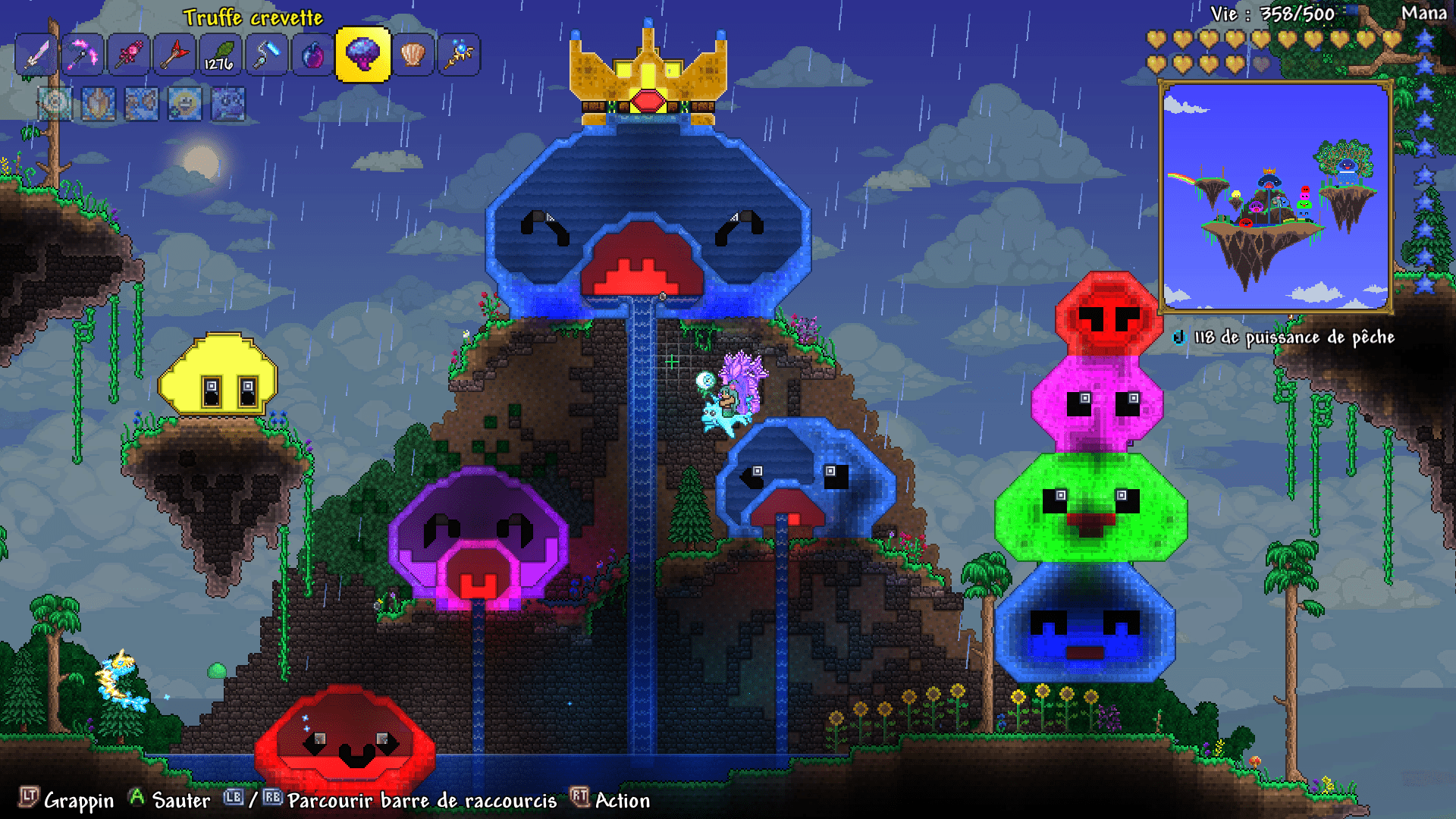Select the sword in the first hotbar slot
Image resolution: width=1456 pixels, height=819 pixels.
tap(36, 54)
